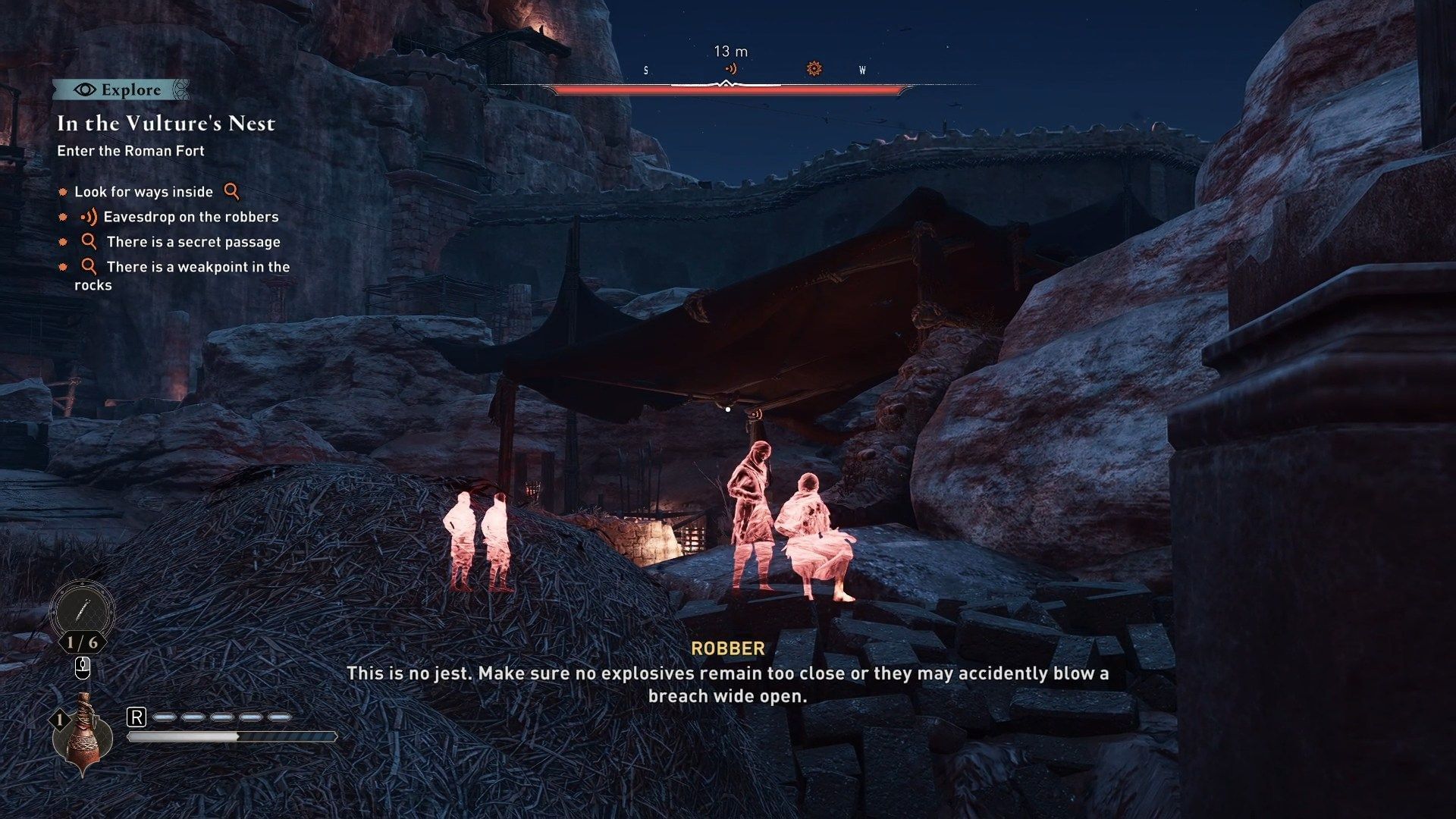Click the search icon by 'There is a weakpoint in the rocks'
Image resolution: width=1456 pixels, height=819 pixels.
point(89,266)
